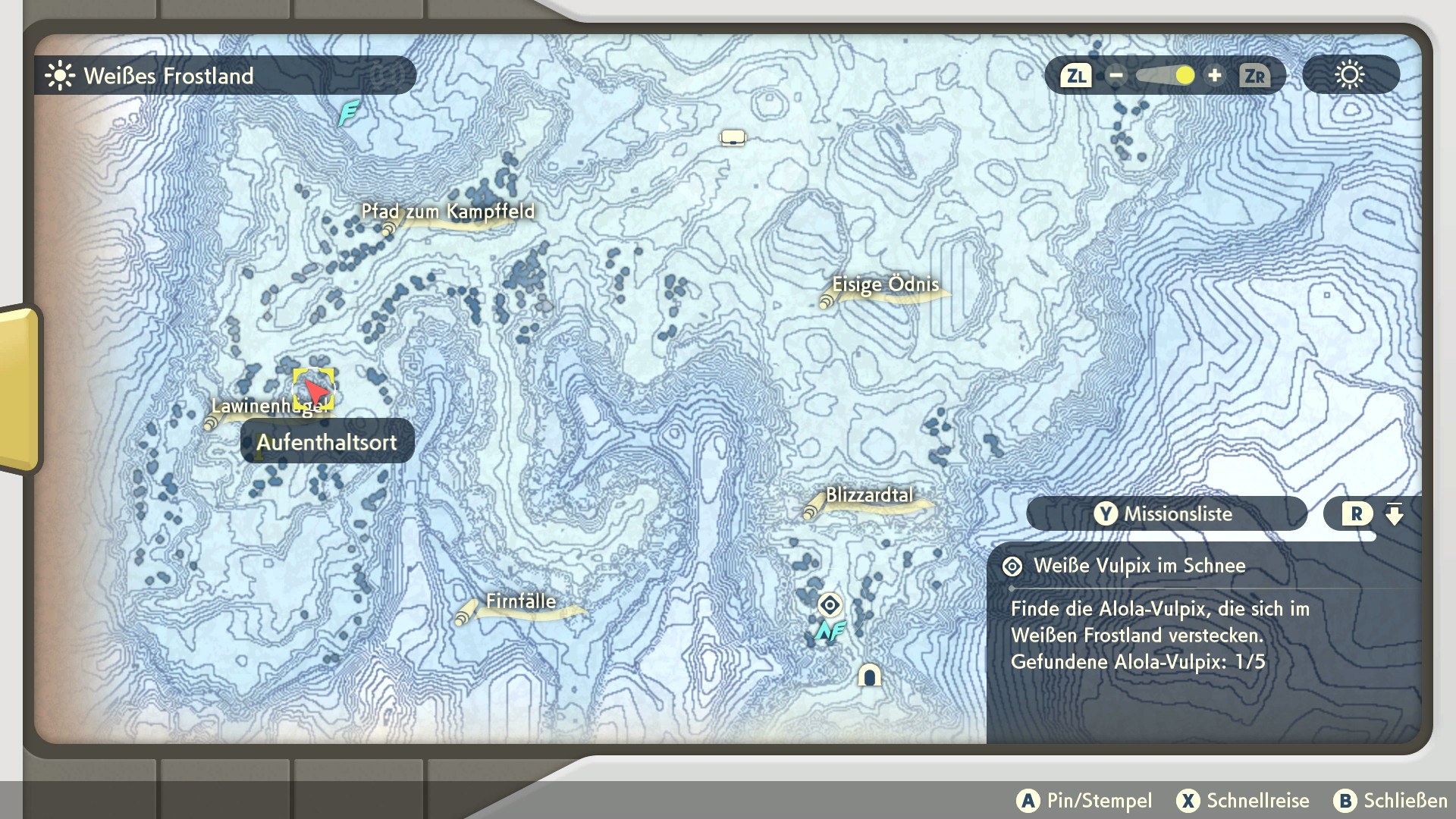Image resolution: width=1456 pixels, height=819 pixels.
Task: Select the Weiße Vulpix im Schnee mission
Action: [1139, 566]
